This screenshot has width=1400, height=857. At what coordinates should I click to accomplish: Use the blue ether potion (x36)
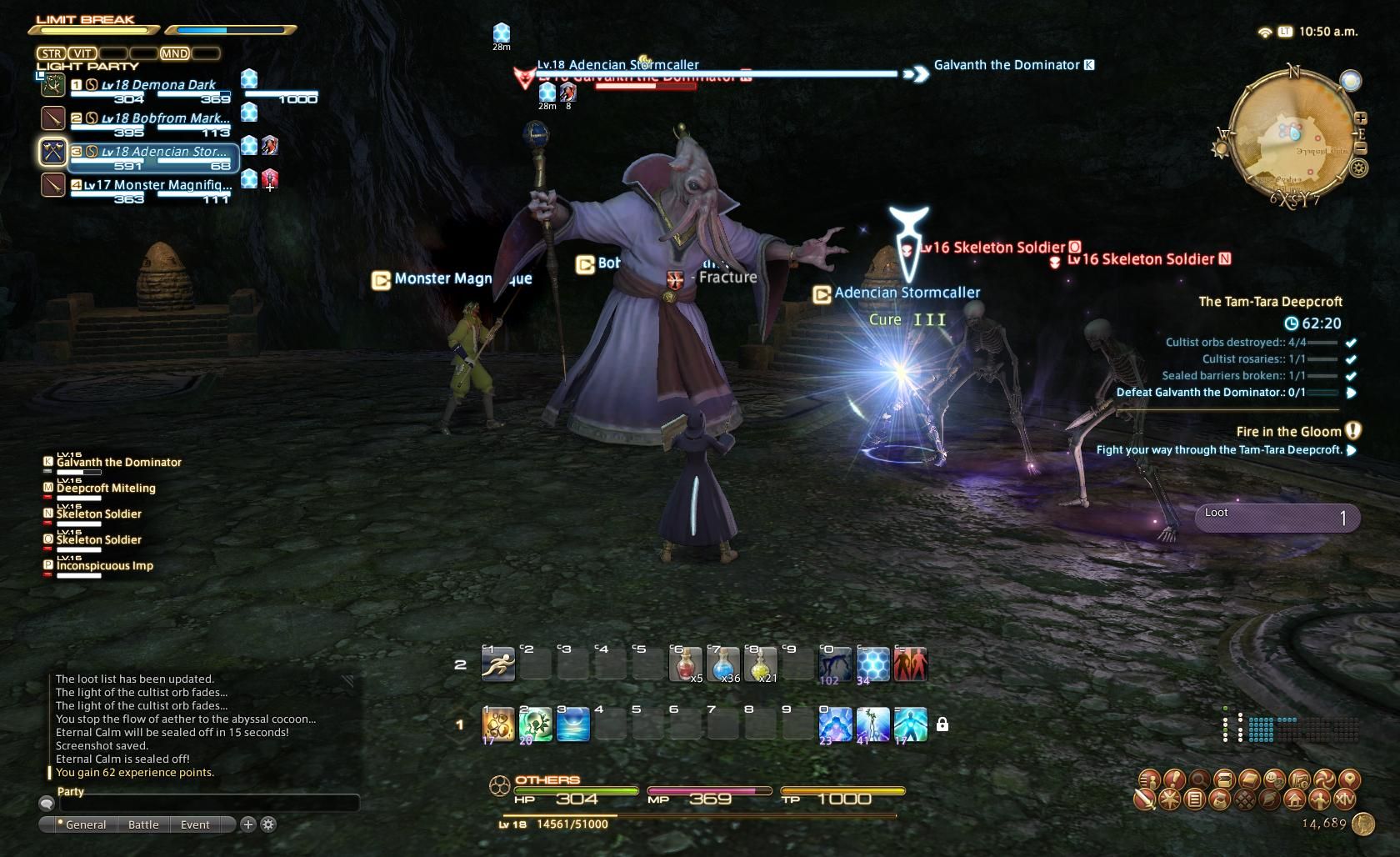pos(722,665)
